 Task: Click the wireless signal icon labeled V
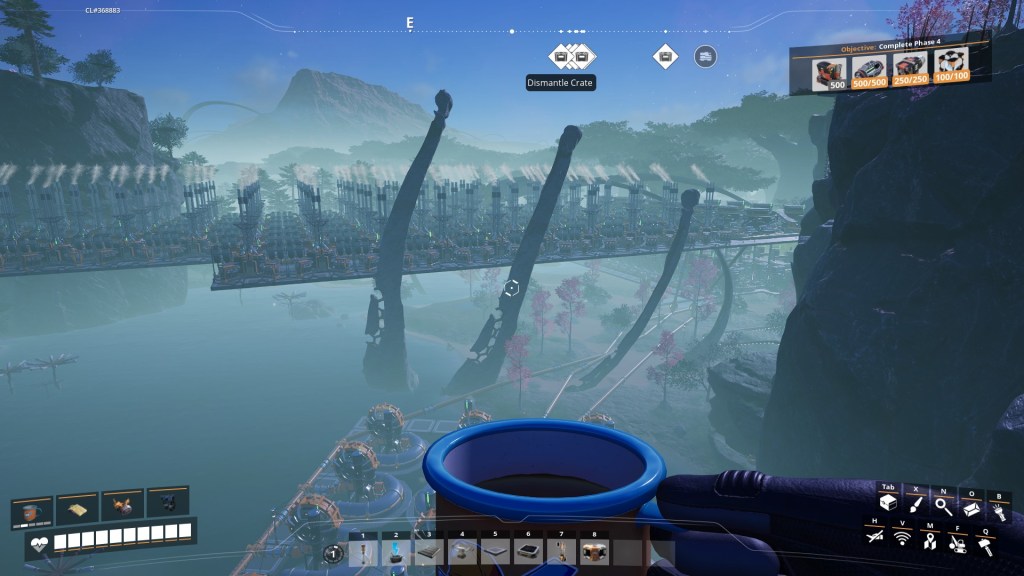click(x=902, y=539)
